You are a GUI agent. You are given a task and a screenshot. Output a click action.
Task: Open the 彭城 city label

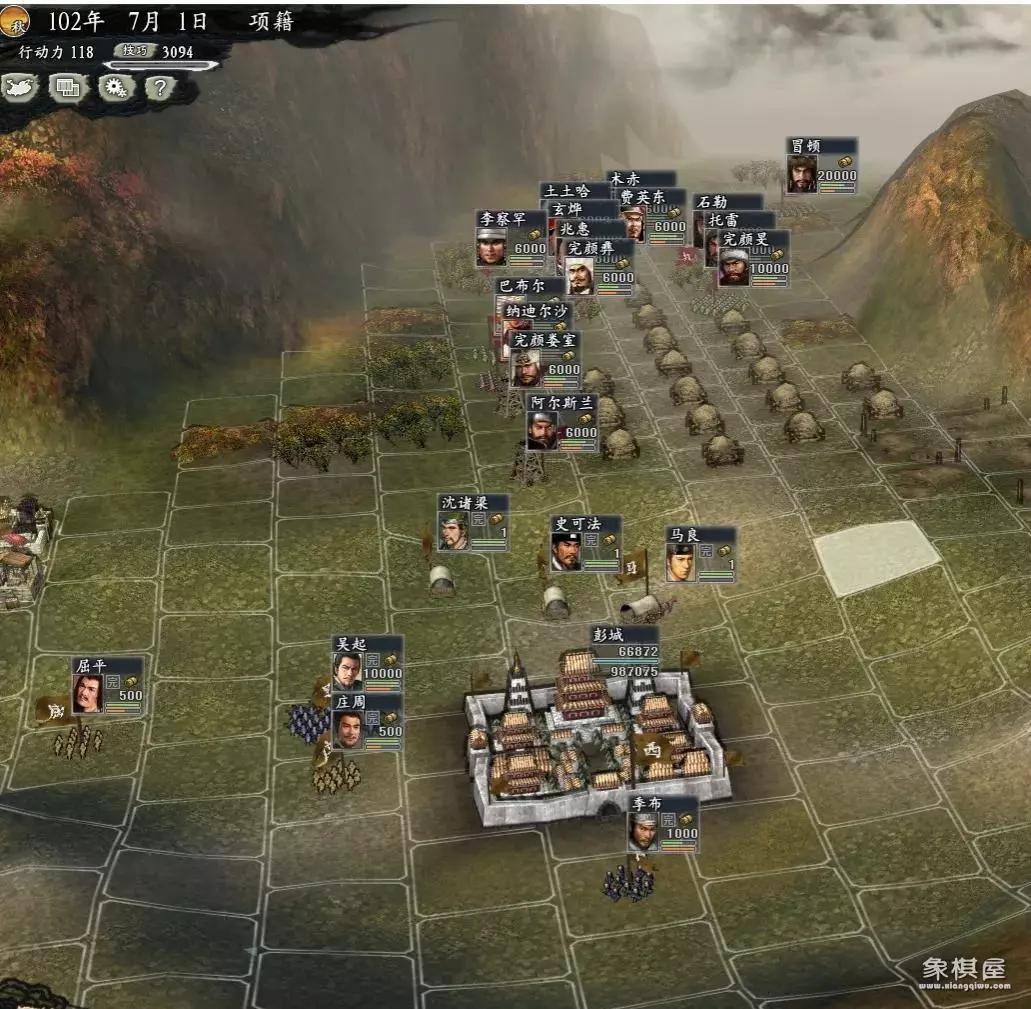[x=624, y=651]
